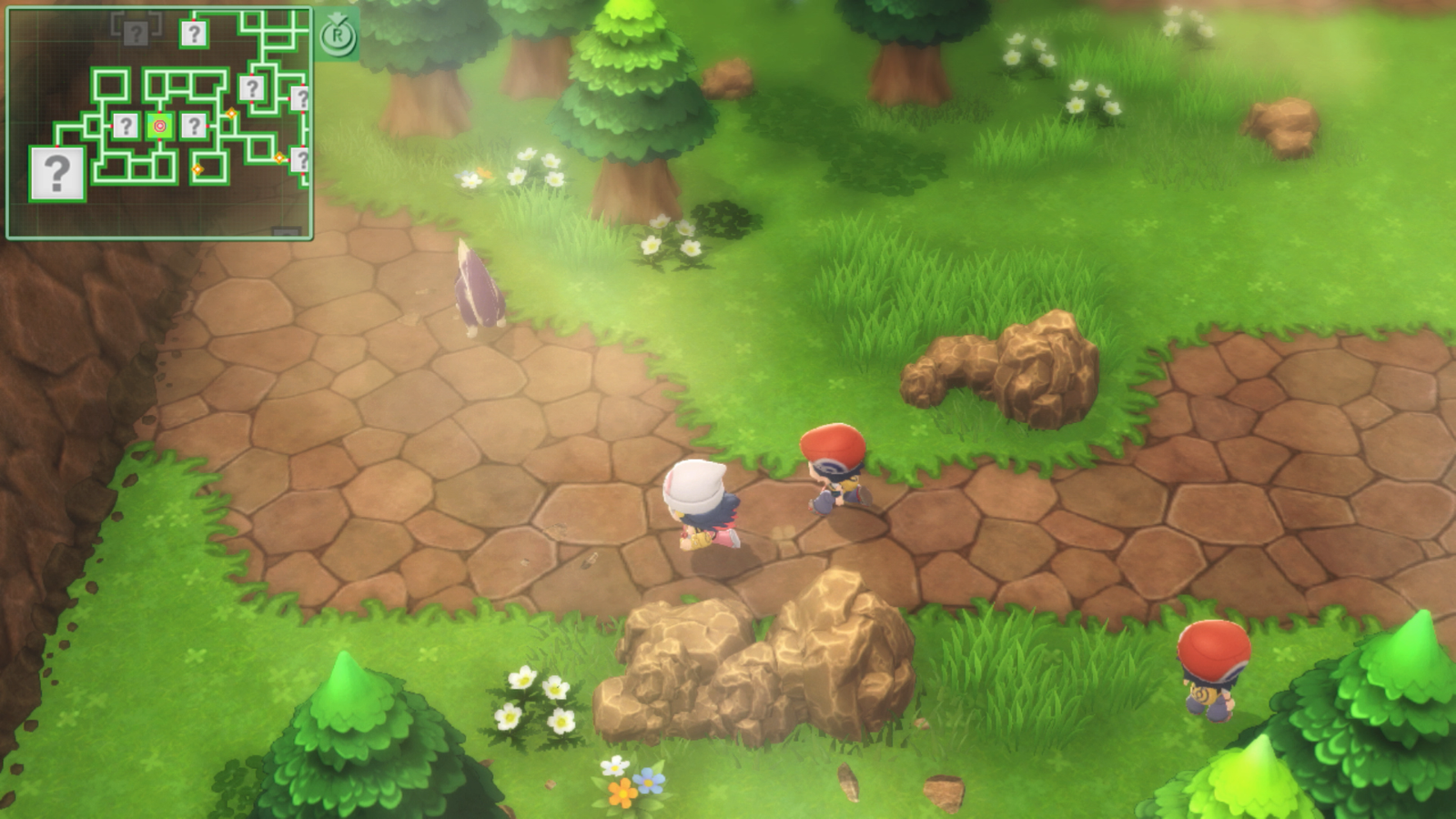This screenshot has height=819, width=1456.
Task: Click the green highlighted current room on minimap
Action: pyautogui.click(x=159, y=126)
